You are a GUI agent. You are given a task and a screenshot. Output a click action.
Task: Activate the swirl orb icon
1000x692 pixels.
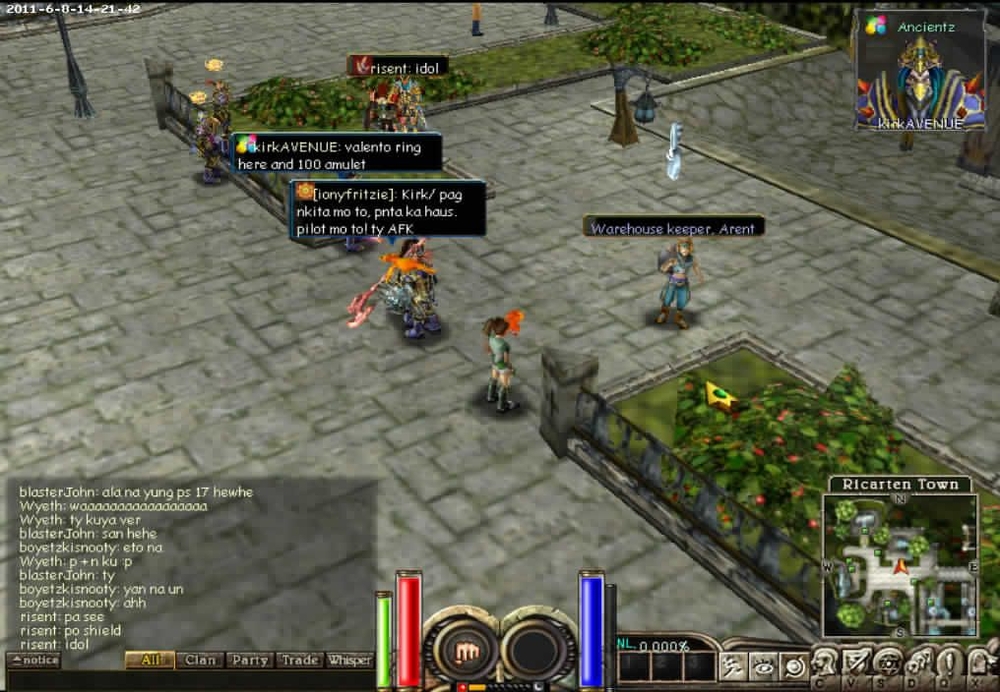point(793,665)
